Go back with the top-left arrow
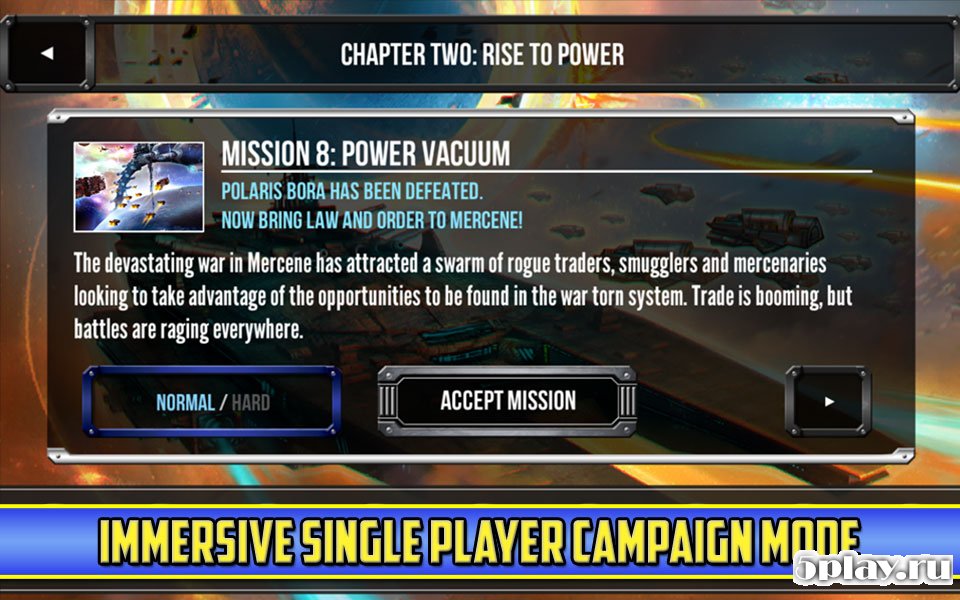This screenshot has width=960, height=600. coord(46,54)
